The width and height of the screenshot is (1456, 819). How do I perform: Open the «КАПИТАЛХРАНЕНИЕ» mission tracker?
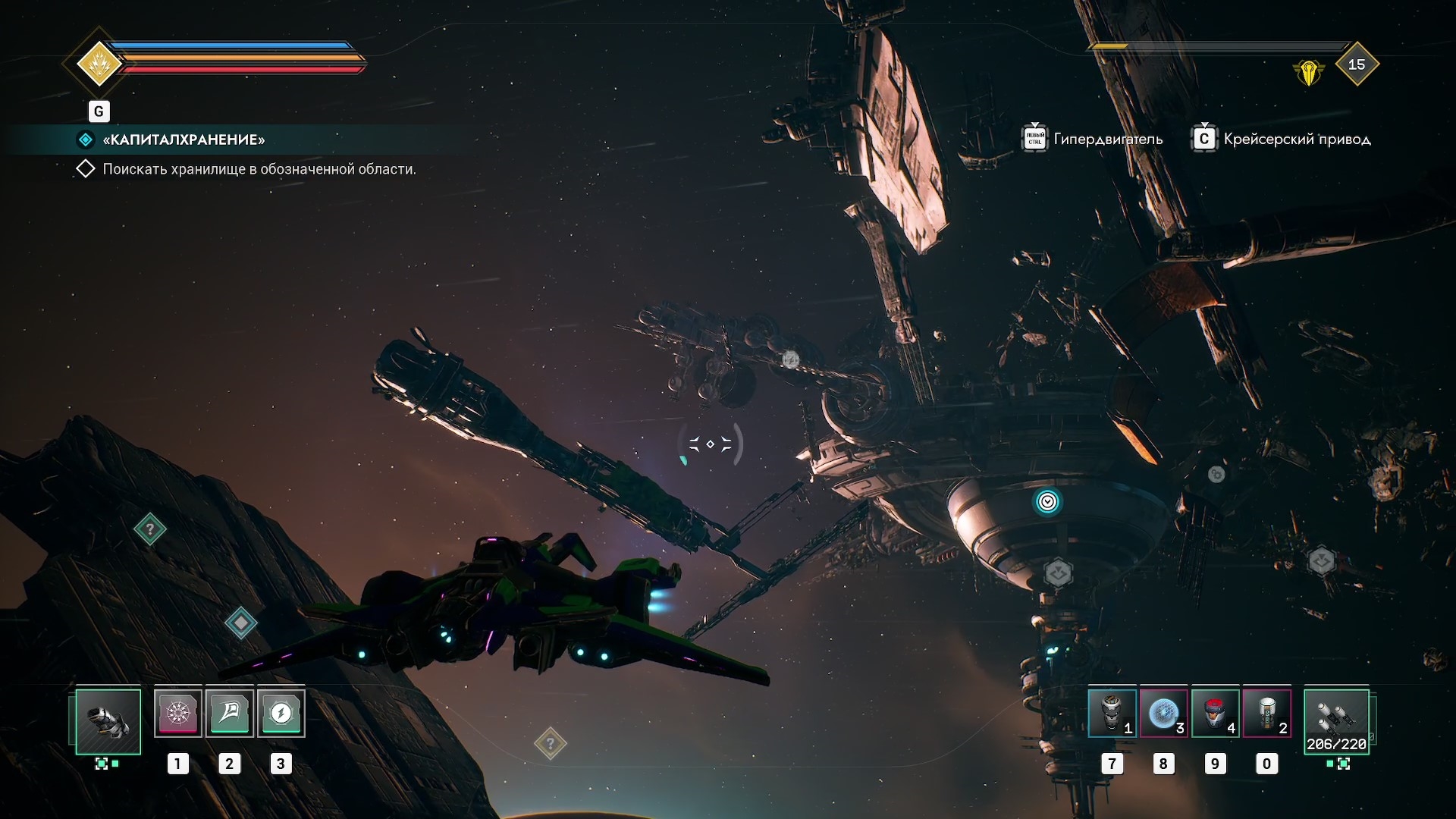[184, 140]
